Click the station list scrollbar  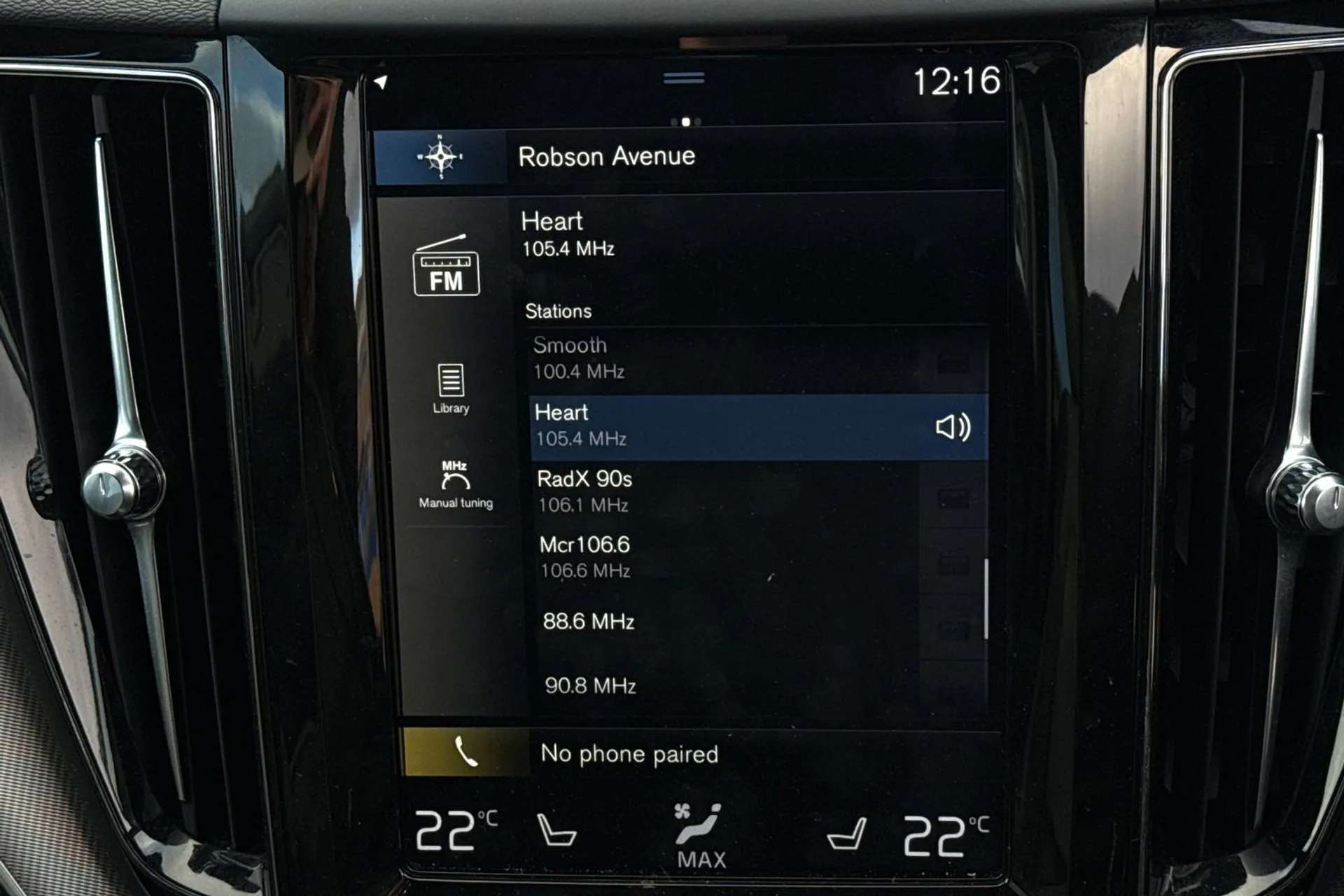pos(986,598)
